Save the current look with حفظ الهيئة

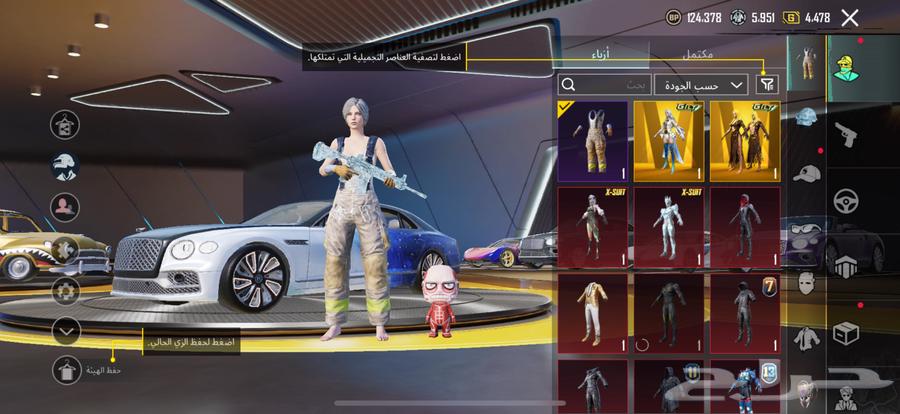coord(67,369)
